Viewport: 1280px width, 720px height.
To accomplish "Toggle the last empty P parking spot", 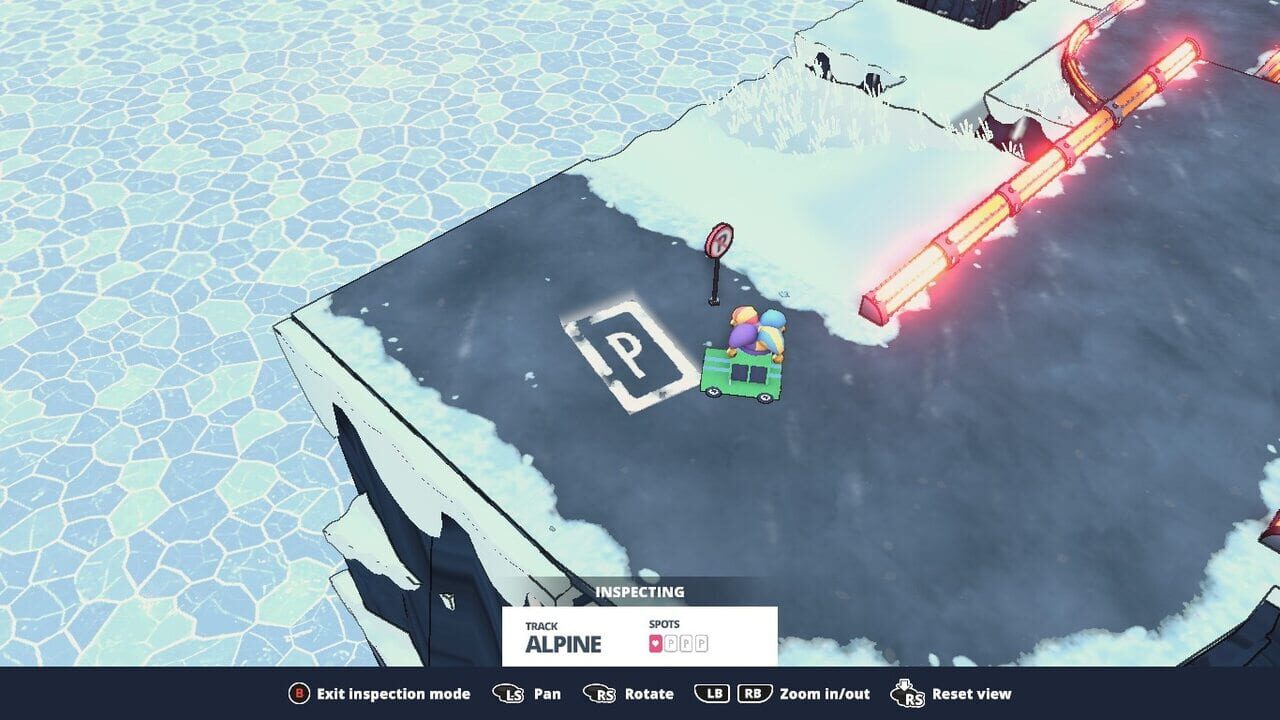I will [702, 643].
